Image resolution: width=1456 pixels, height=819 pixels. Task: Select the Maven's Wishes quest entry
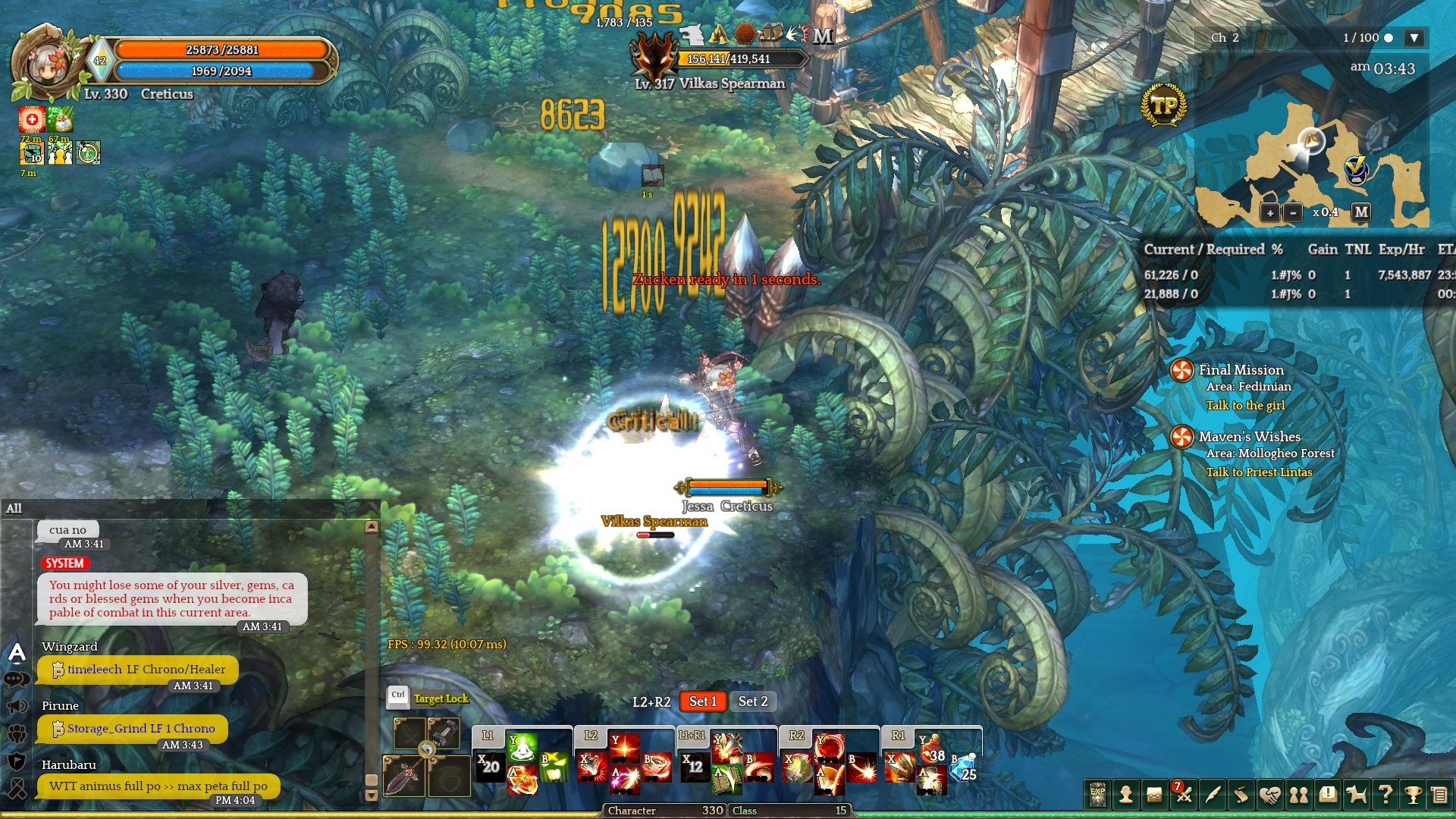coord(1249,437)
